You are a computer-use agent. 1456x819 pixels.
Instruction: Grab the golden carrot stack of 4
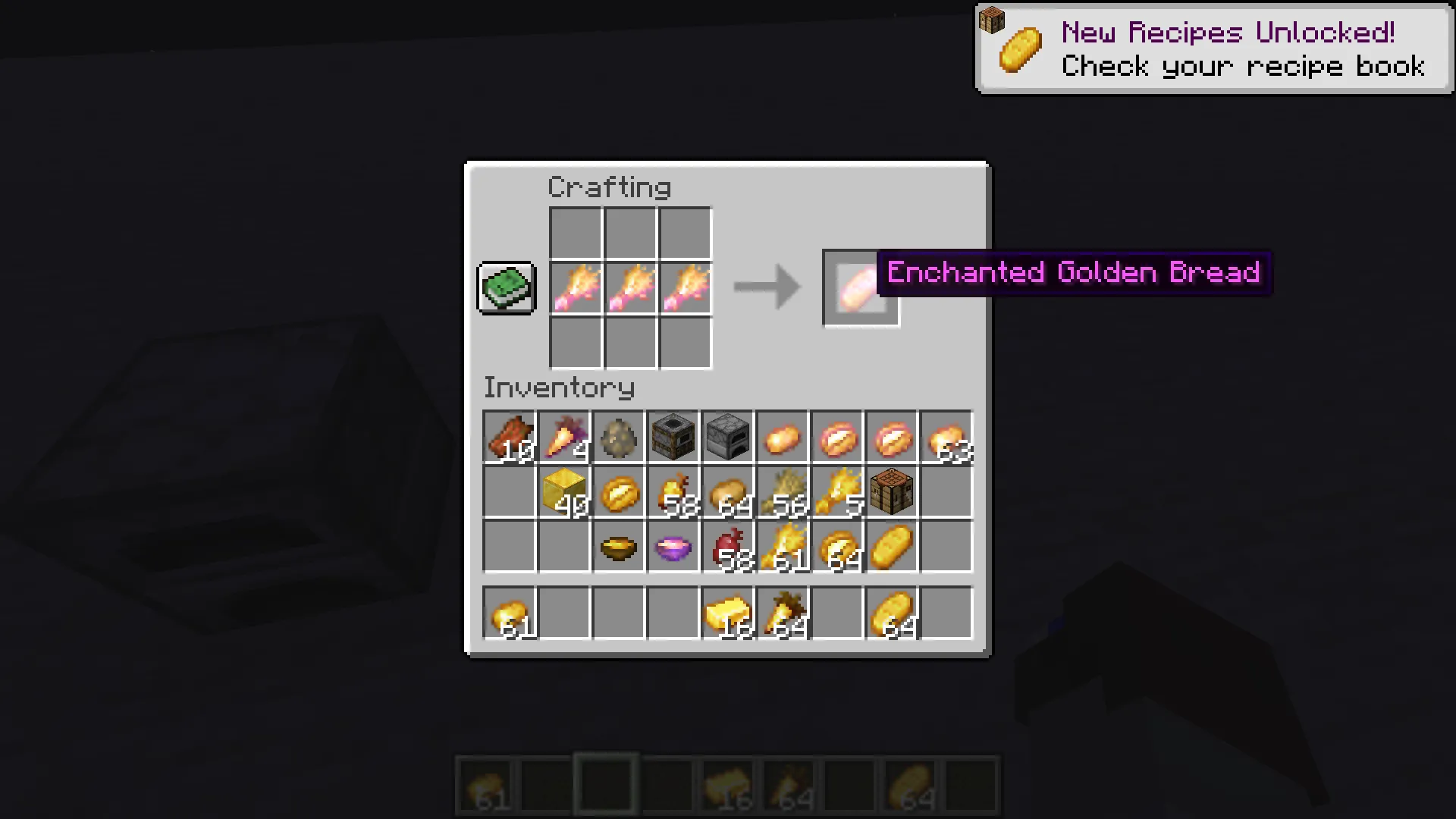coord(564,438)
